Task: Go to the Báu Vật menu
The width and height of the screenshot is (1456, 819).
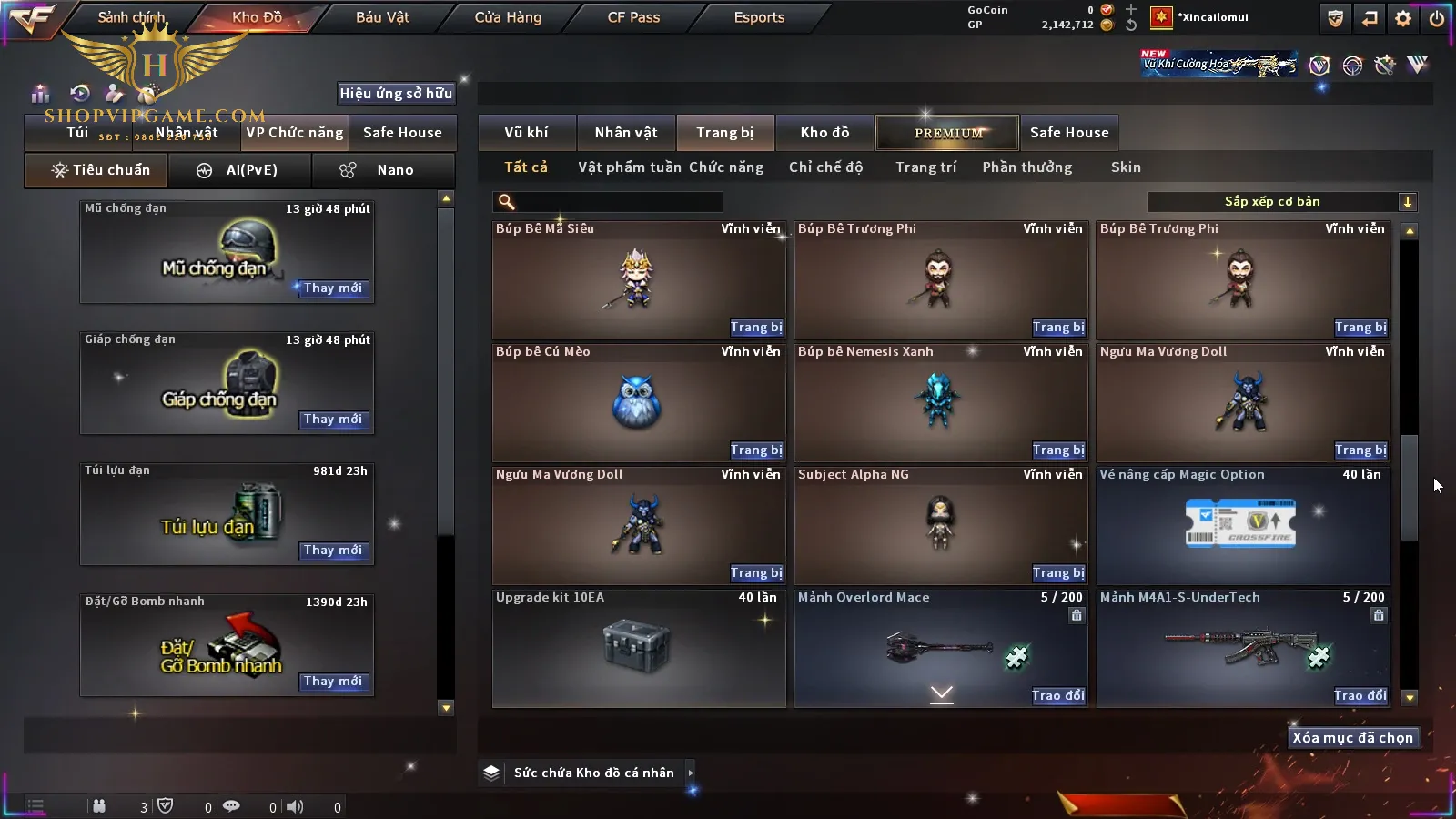Action: click(x=382, y=17)
